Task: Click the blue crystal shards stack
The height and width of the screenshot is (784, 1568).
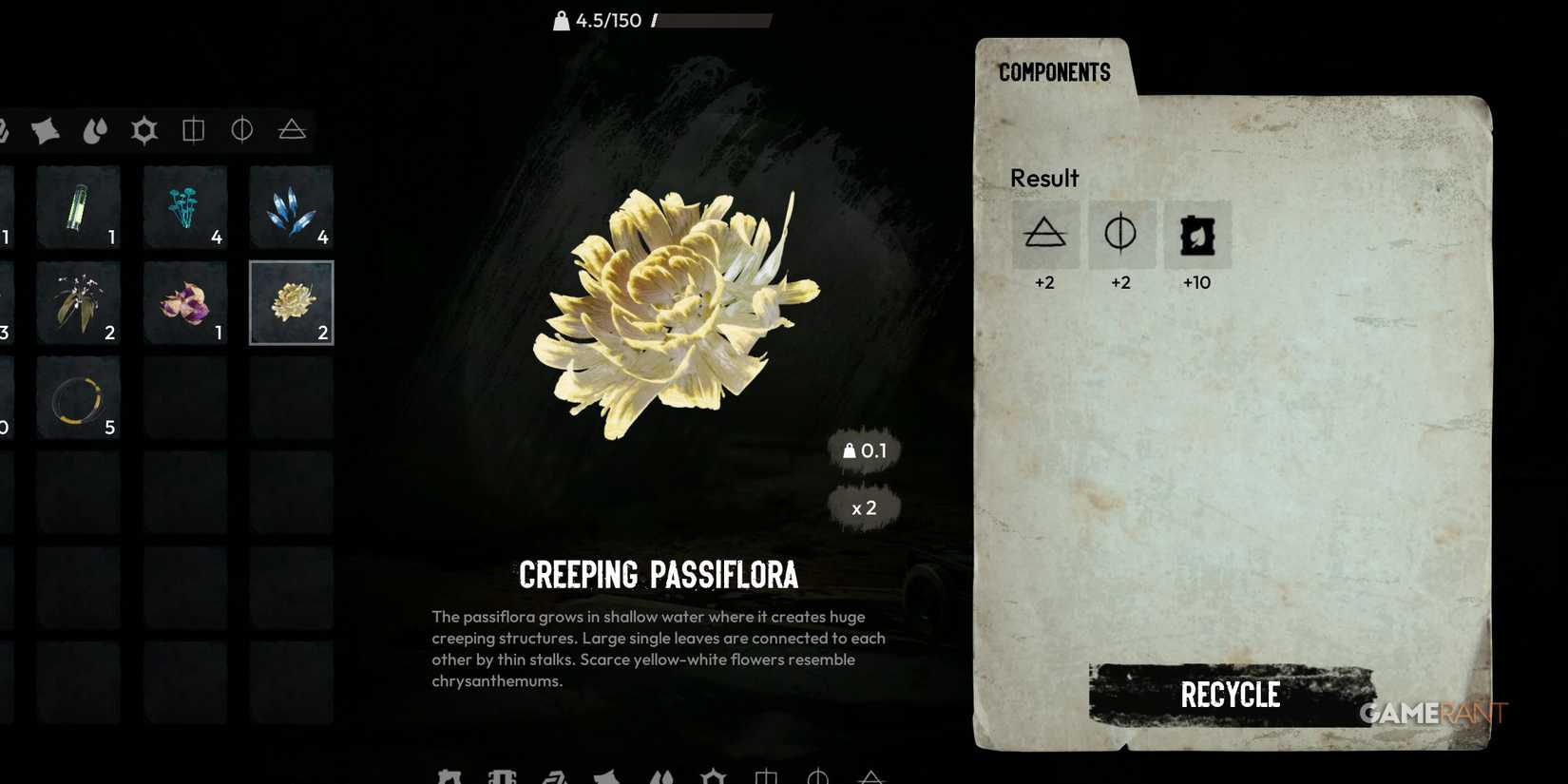Action: pos(291,207)
